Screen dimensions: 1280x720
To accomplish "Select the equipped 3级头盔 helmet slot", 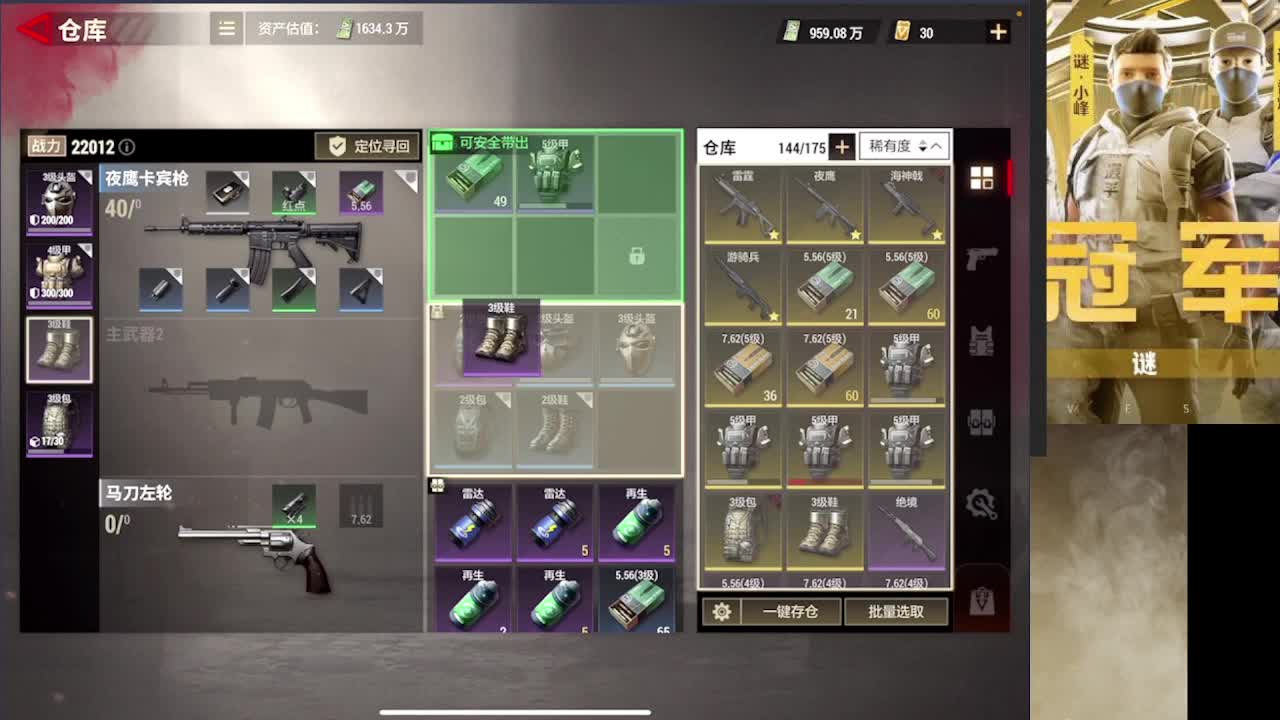I will (x=59, y=201).
